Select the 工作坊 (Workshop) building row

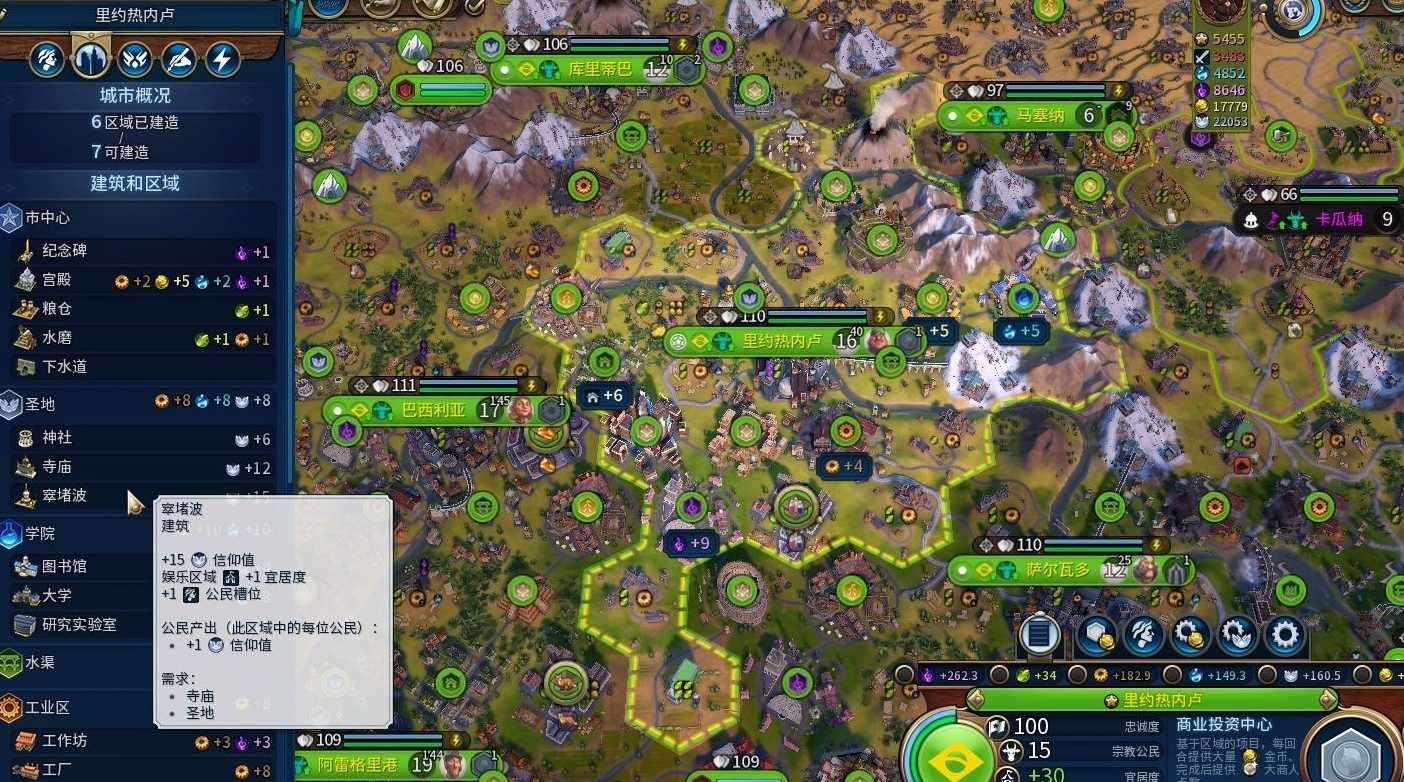point(140,741)
